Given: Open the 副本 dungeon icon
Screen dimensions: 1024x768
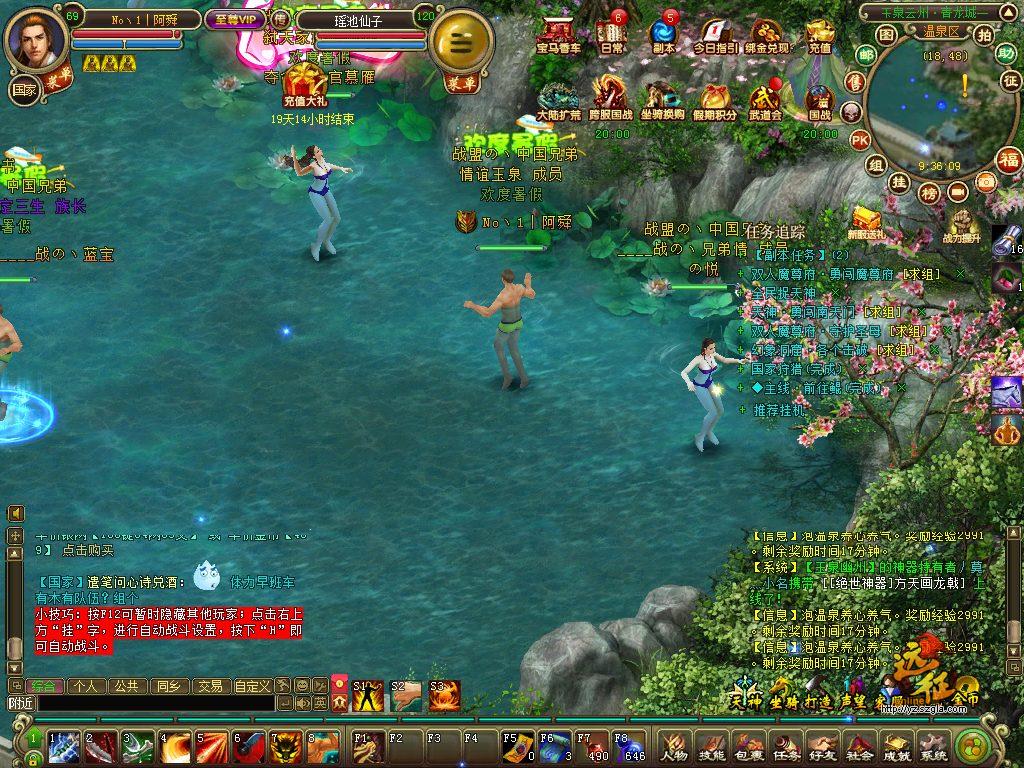Looking at the screenshot, I should click(663, 34).
